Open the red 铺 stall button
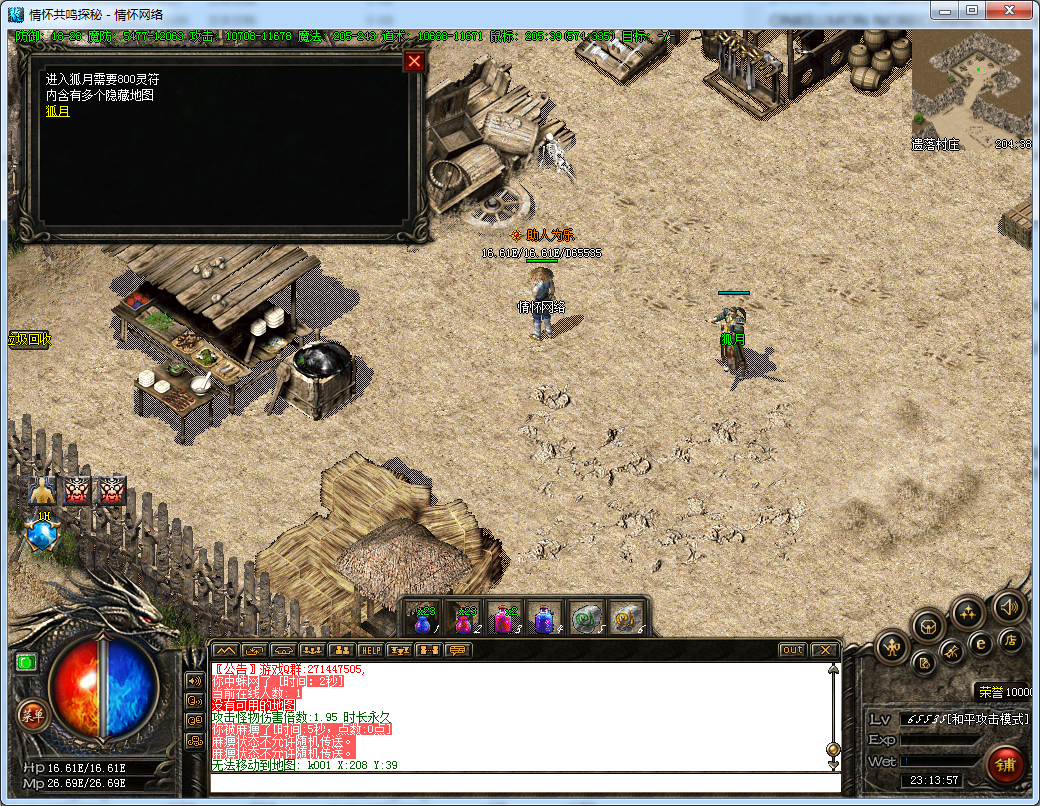Screen dimensions: 1040x806 [1005, 765]
